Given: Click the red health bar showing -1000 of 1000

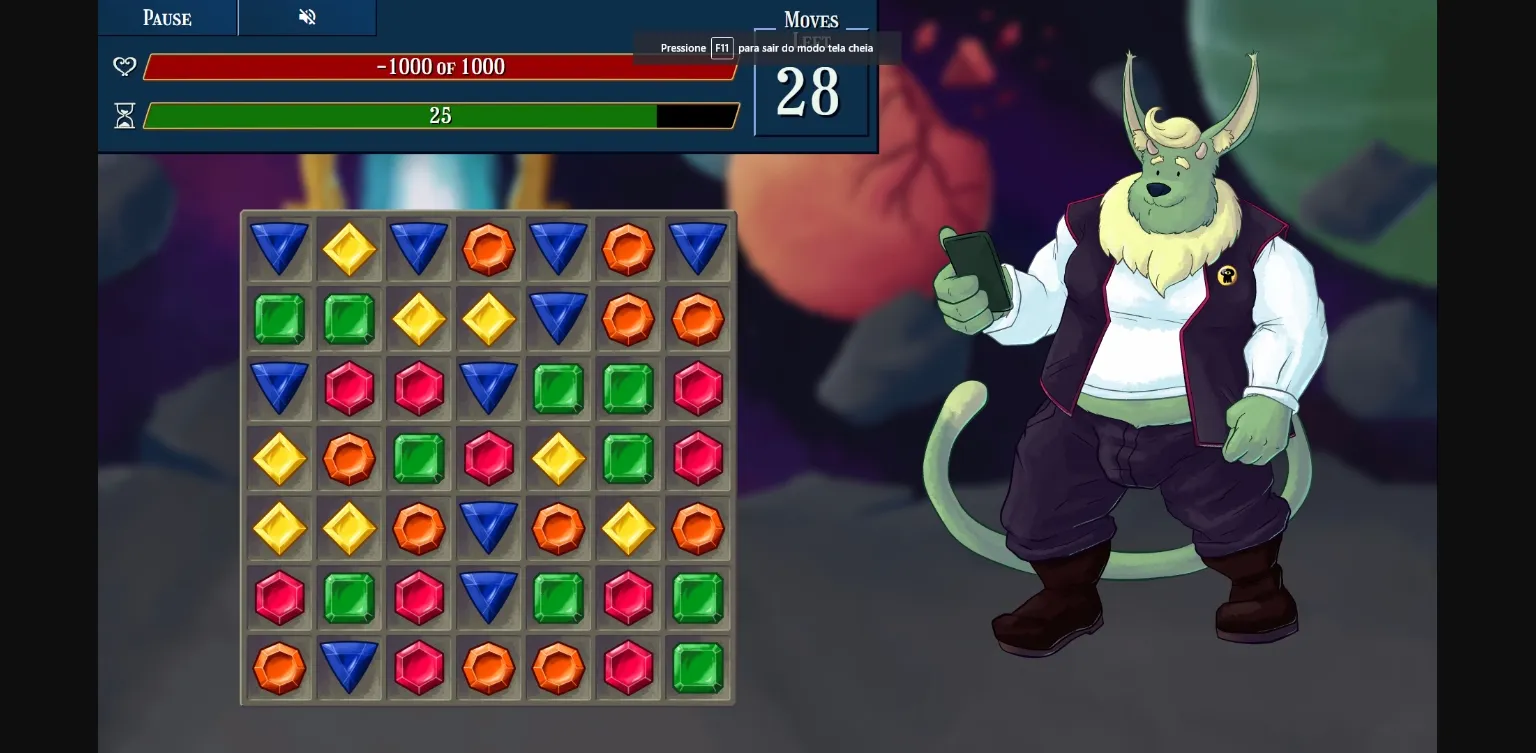Looking at the screenshot, I should coord(440,66).
